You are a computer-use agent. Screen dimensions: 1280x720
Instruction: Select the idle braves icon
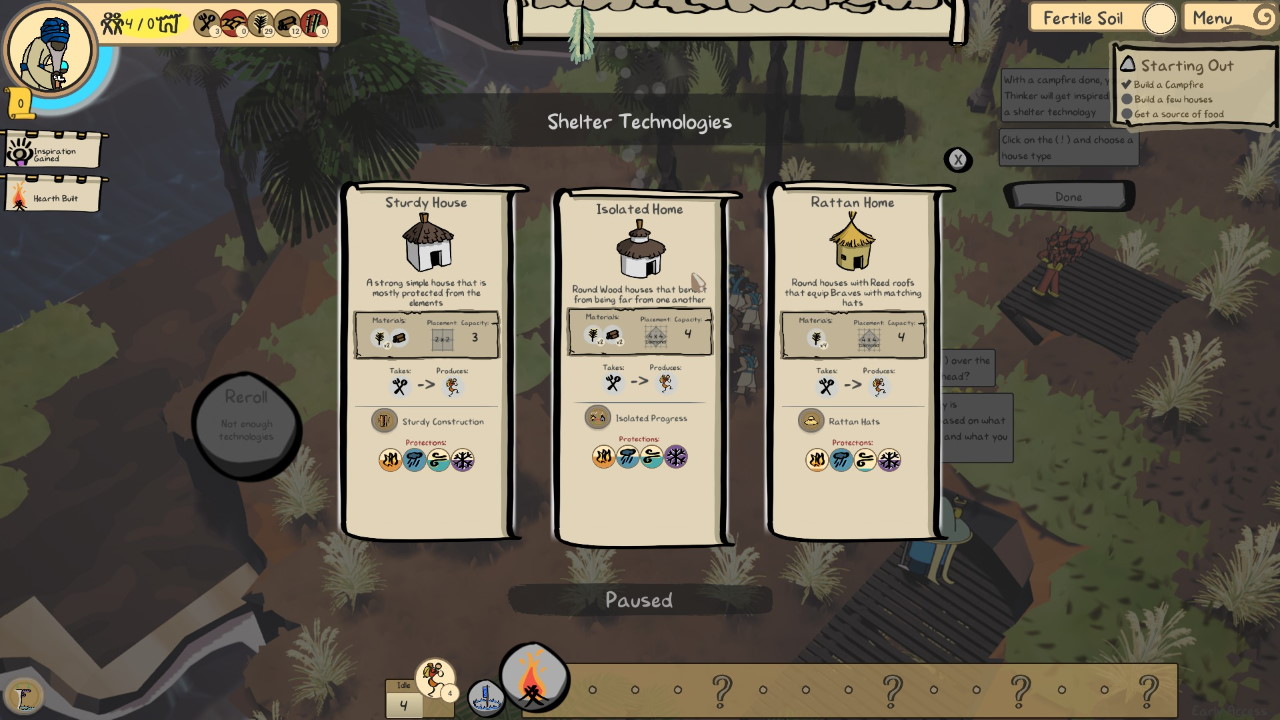click(x=434, y=678)
